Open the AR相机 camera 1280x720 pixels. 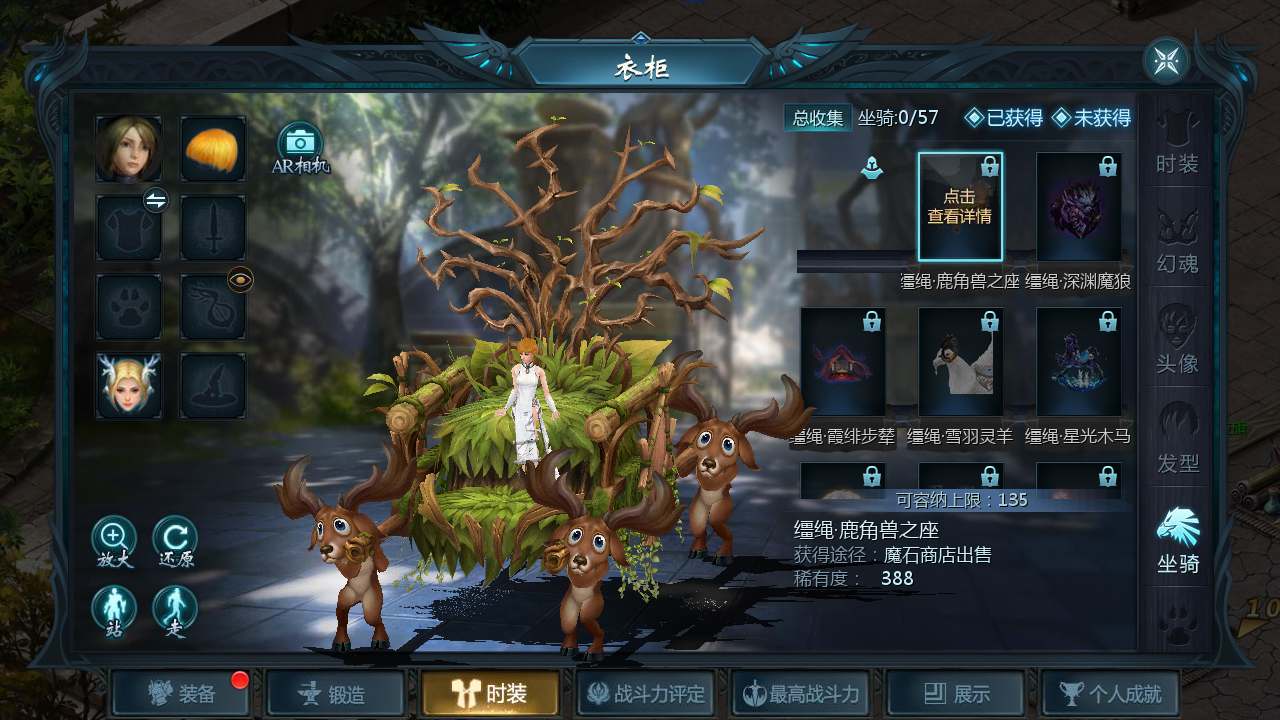point(299,146)
